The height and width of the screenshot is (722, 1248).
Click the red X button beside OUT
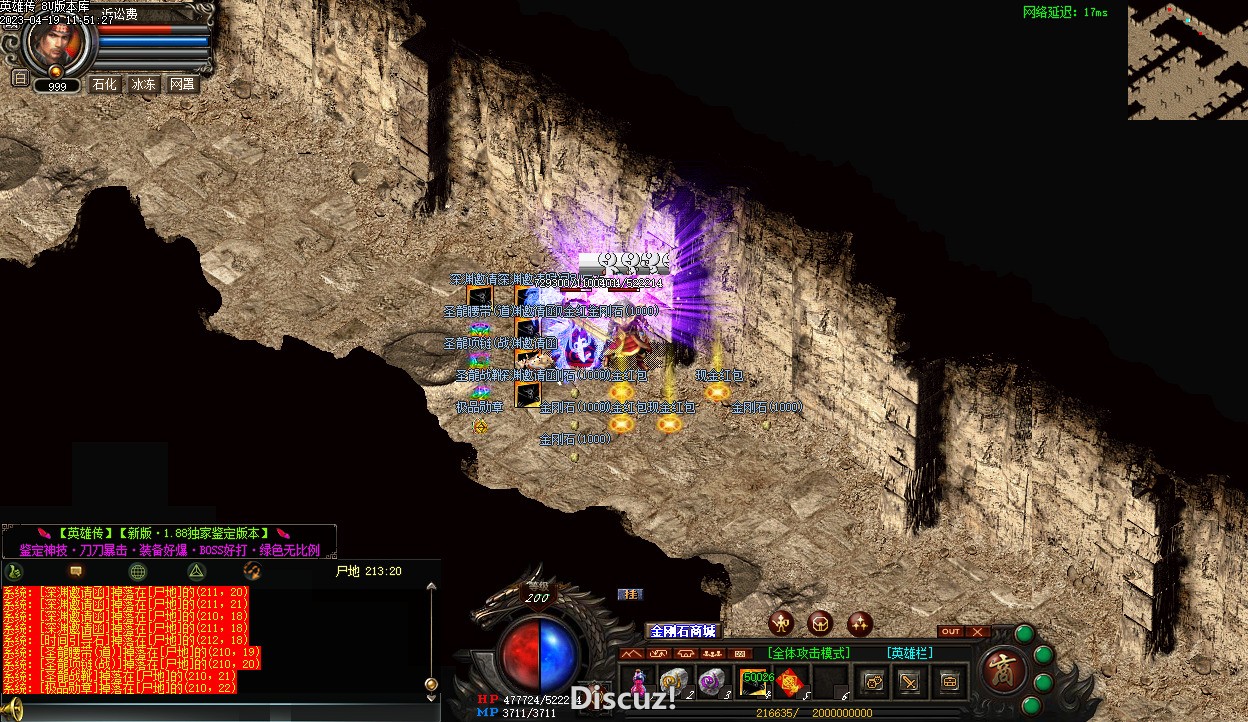[x=978, y=632]
